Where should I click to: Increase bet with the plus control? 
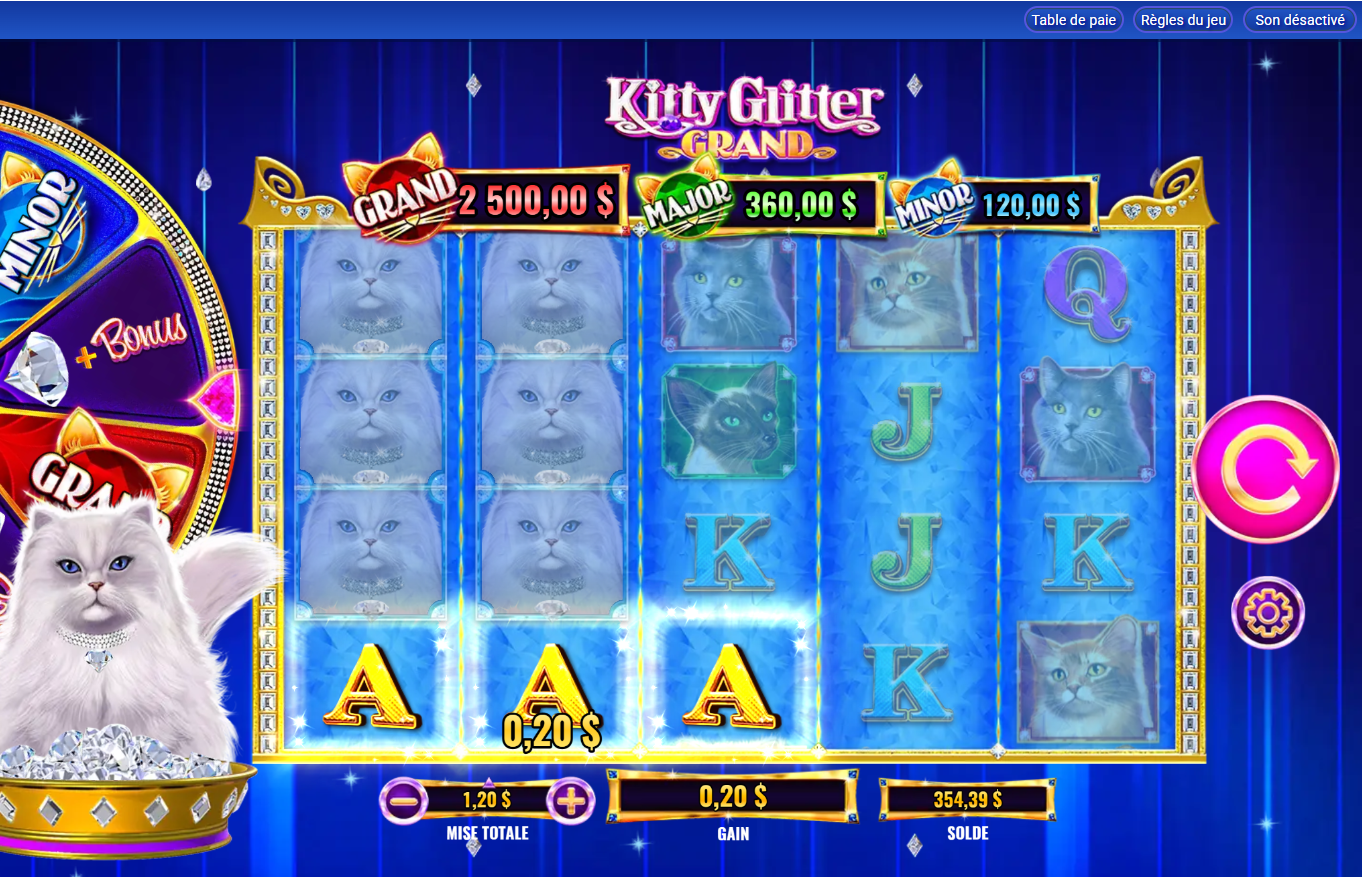click(x=569, y=800)
